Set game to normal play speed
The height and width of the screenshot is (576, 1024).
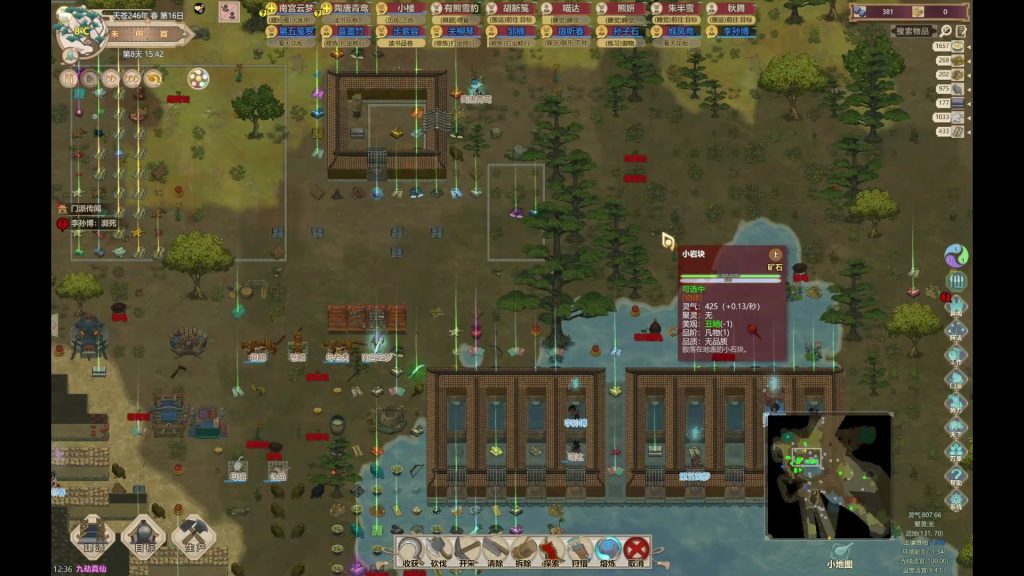(x=89, y=78)
